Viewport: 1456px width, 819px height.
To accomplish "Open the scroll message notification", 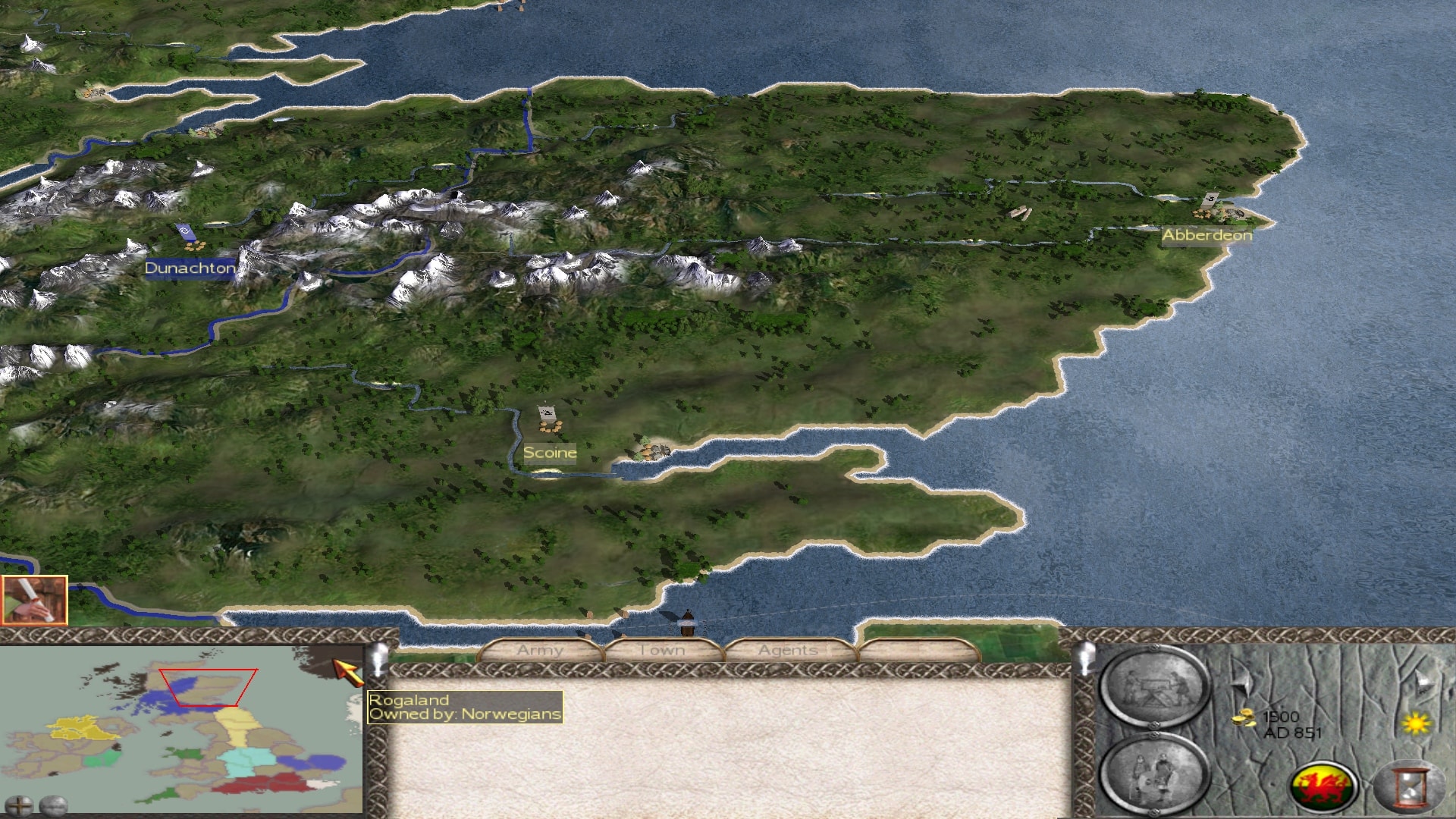I will [34, 600].
